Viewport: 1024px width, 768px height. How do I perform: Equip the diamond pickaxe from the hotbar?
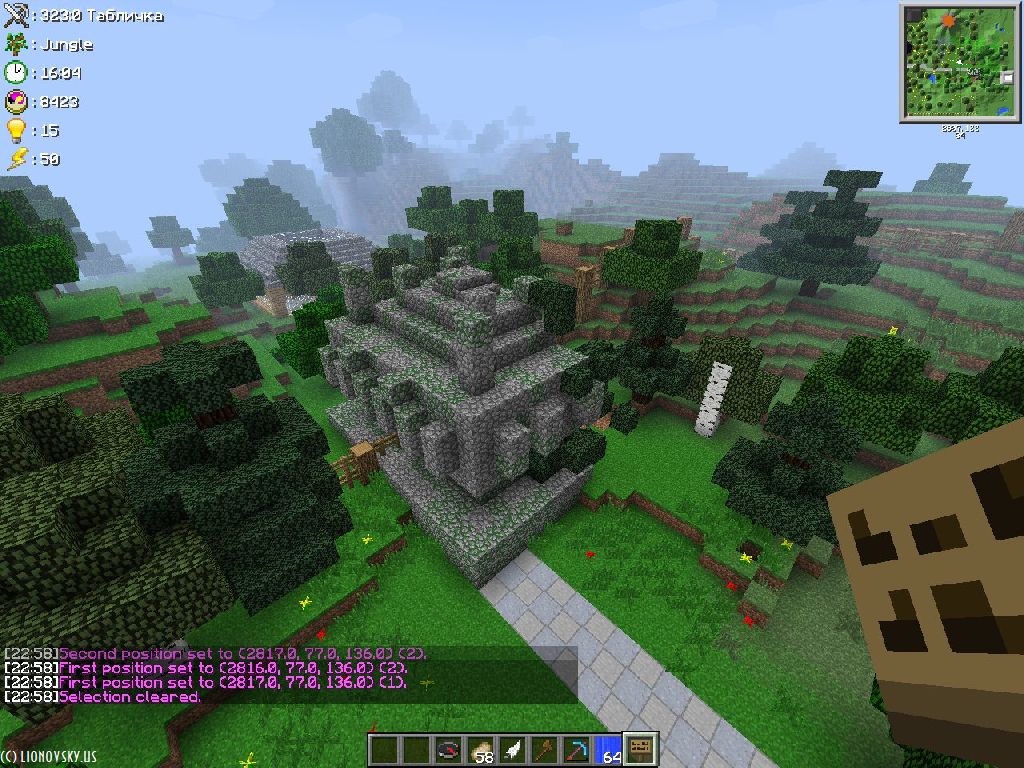pyautogui.click(x=576, y=750)
